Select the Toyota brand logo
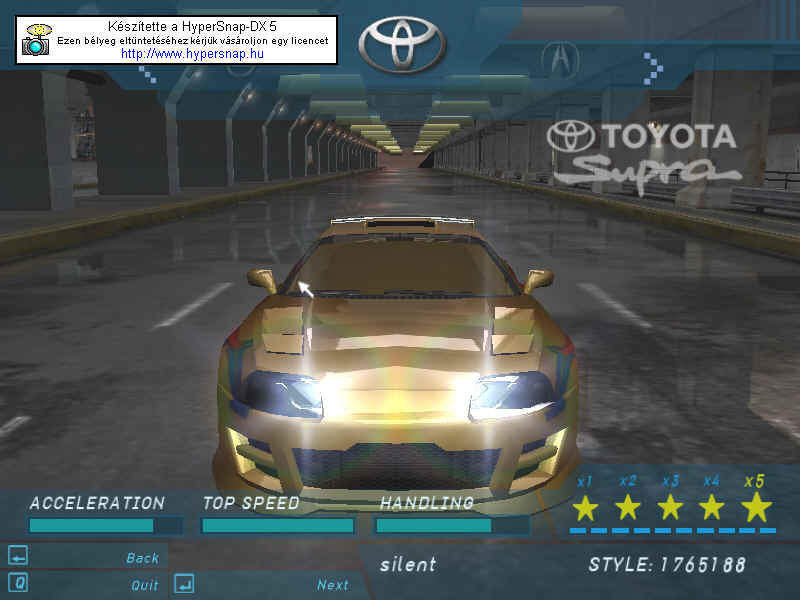The image size is (800, 600). (403, 43)
